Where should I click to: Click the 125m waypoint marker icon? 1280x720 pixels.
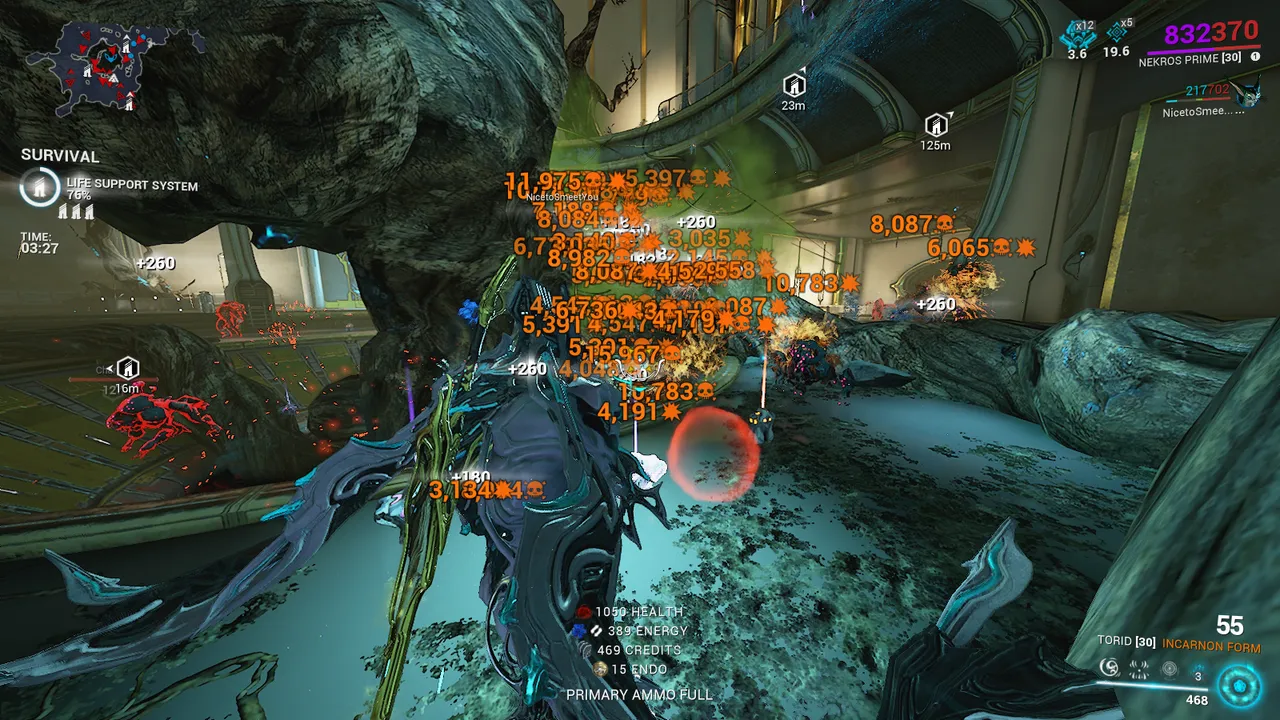click(x=936, y=125)
